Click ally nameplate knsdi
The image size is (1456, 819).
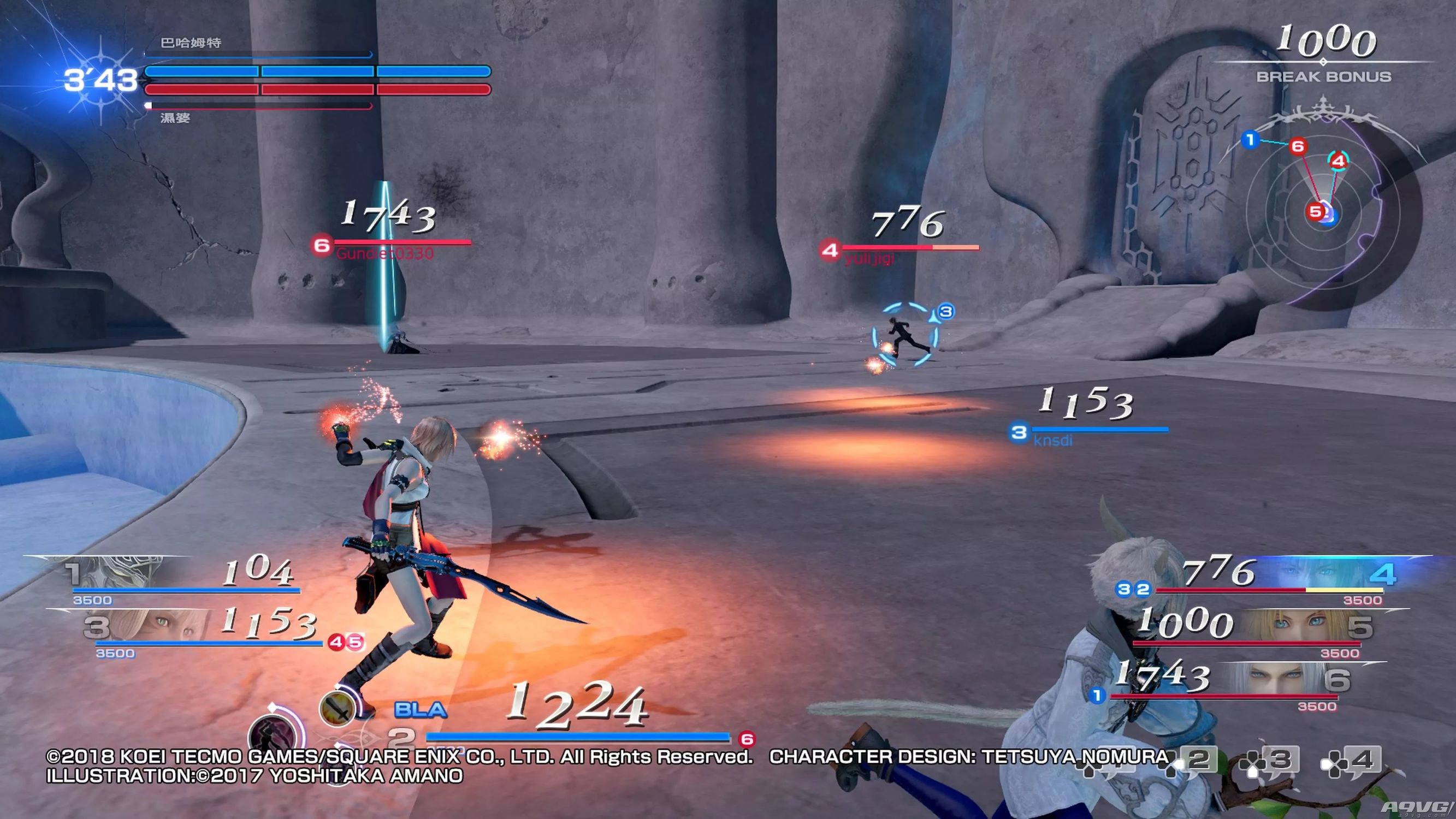1052,440
